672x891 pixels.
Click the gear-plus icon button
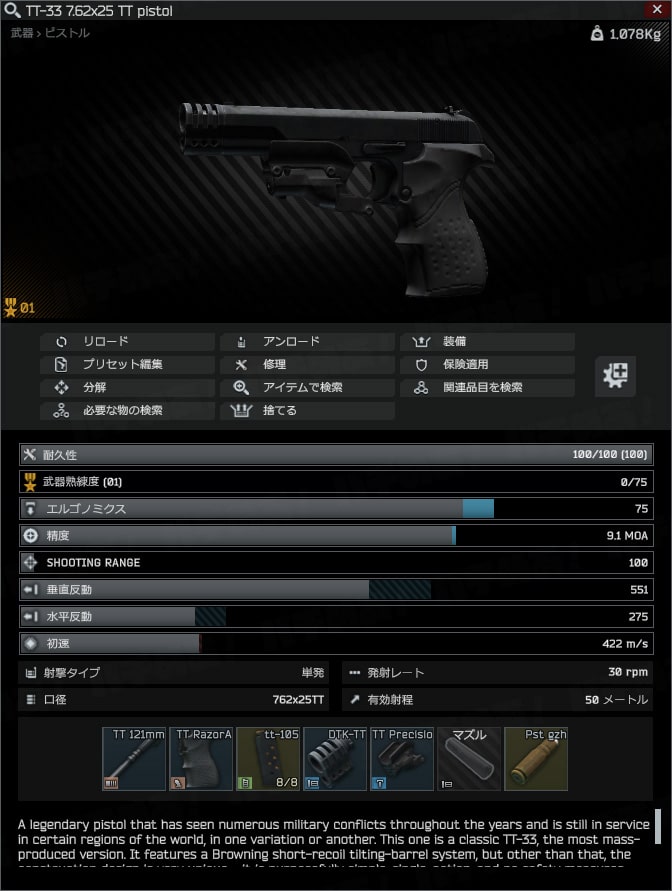click(x=616, y=376)
